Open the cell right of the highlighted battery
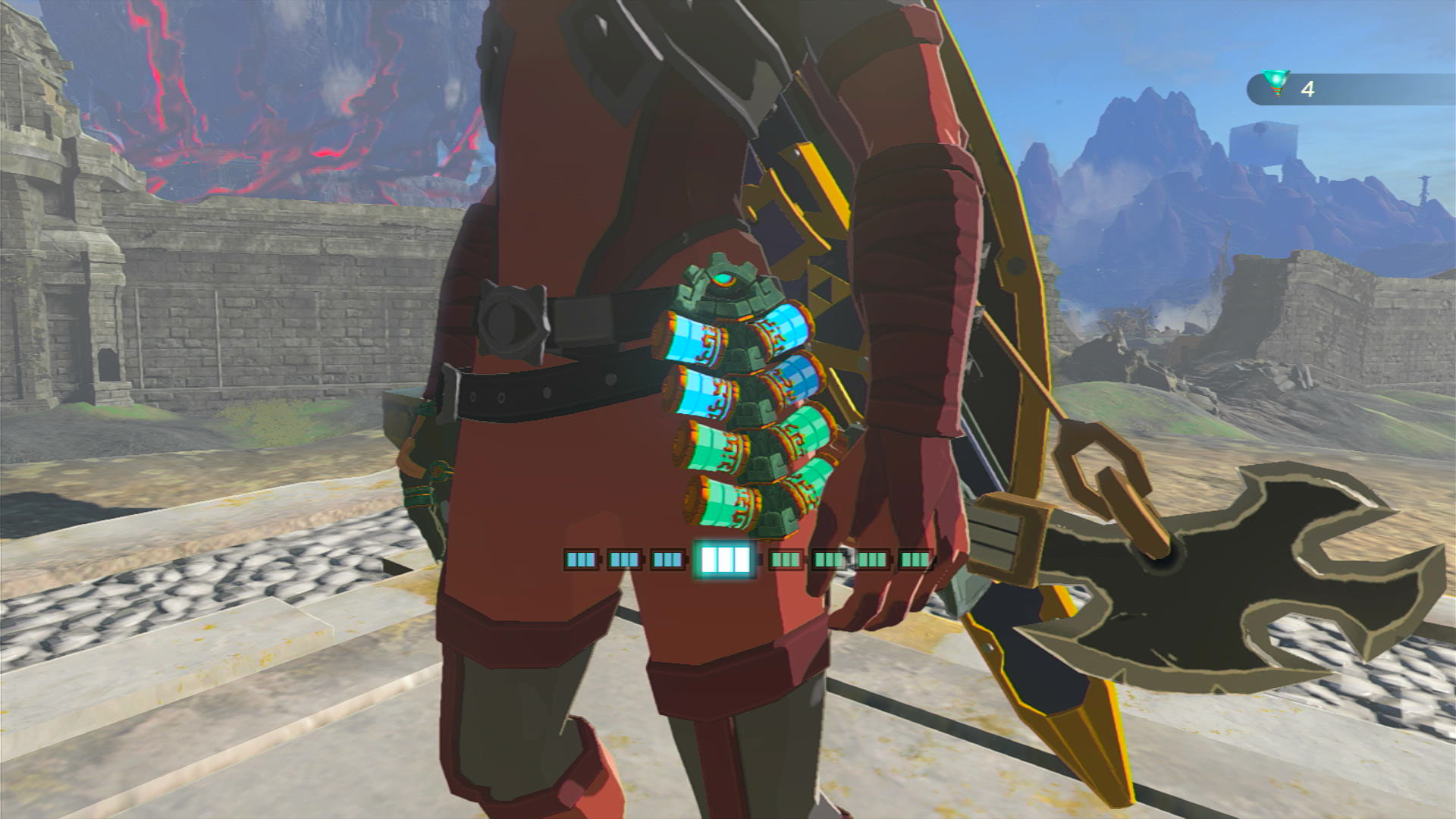 [x=784, y=560]
